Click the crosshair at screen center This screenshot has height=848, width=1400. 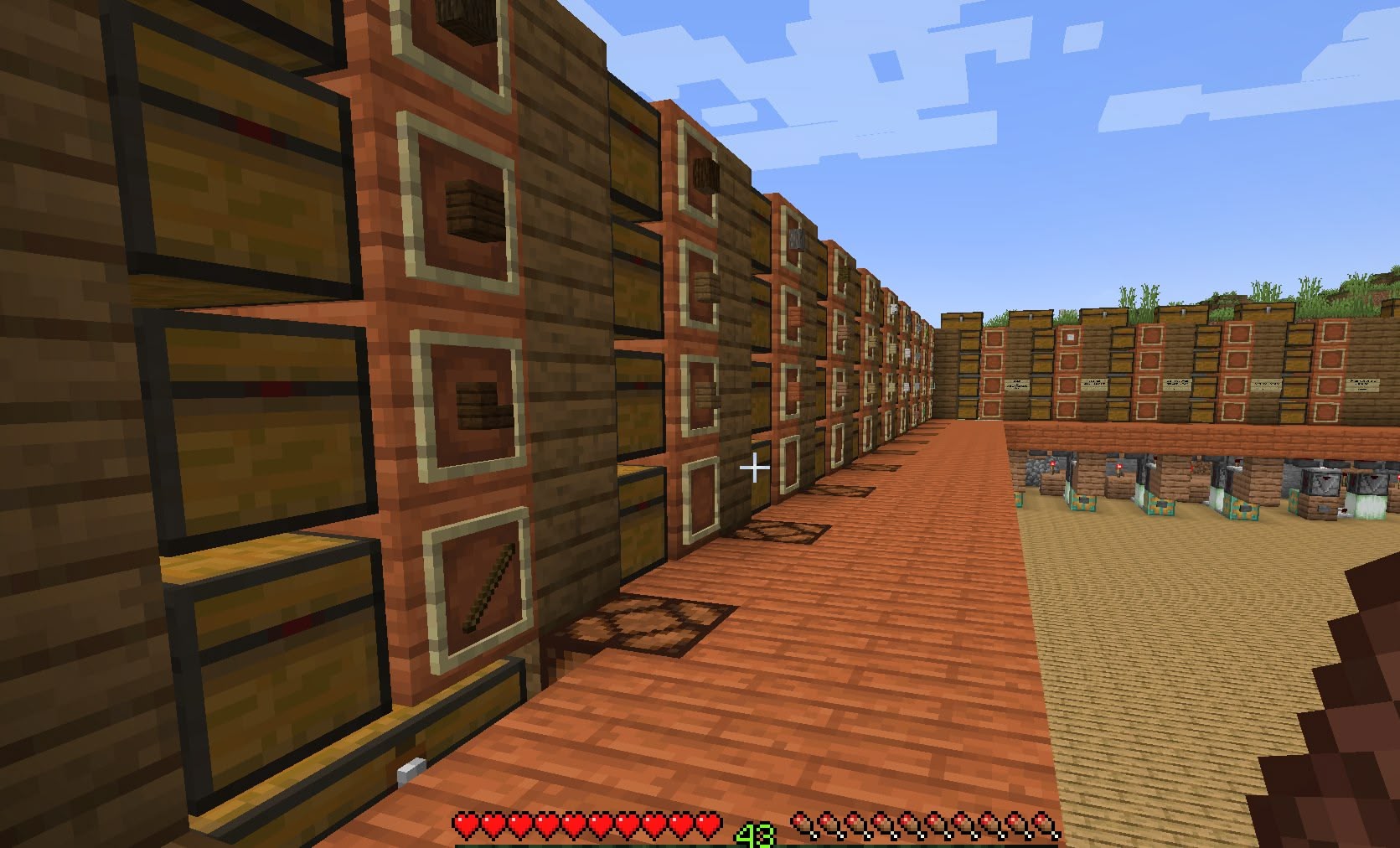pyautogui.click(x=757, y=468)
